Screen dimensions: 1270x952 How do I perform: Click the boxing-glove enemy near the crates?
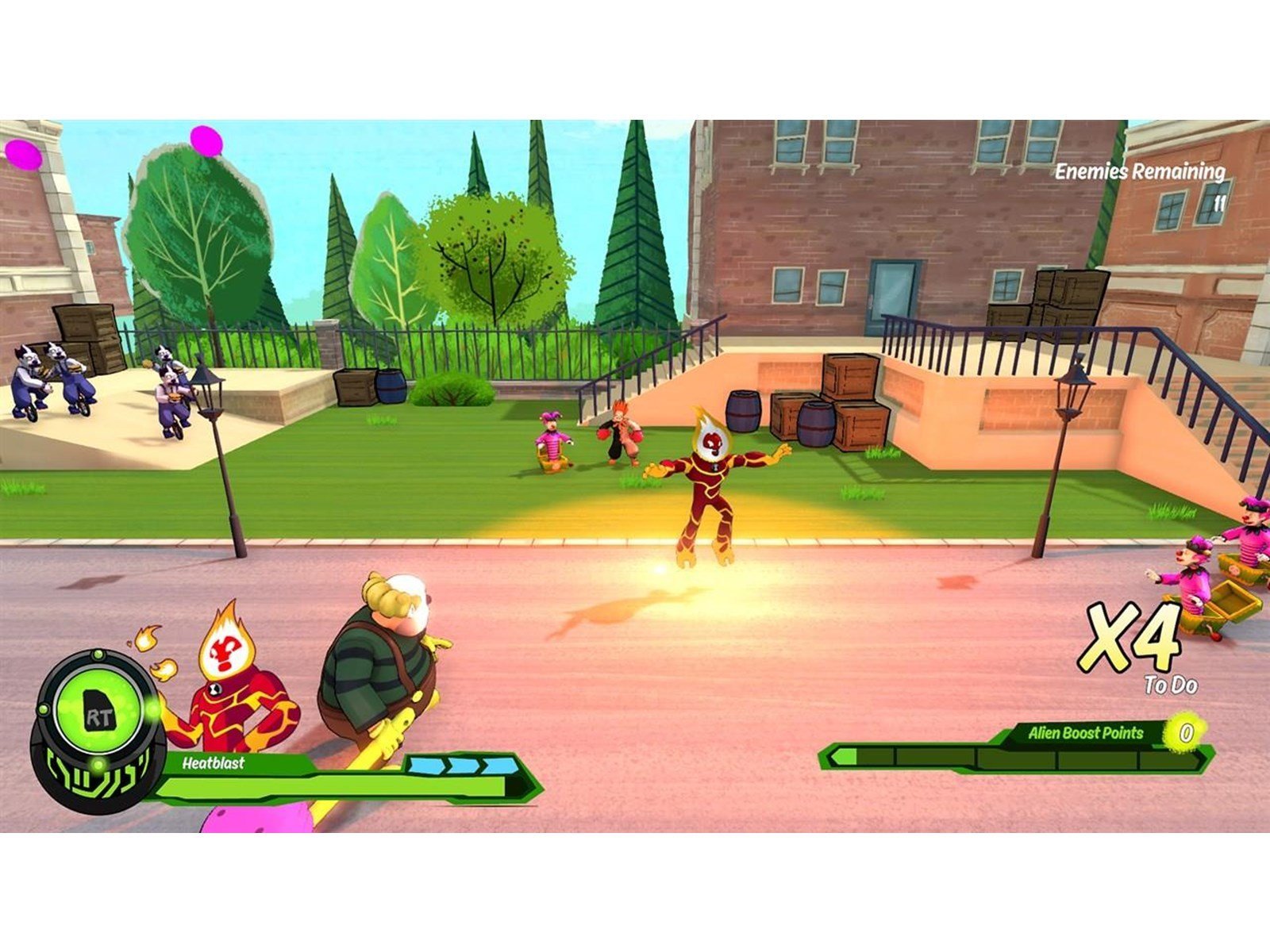(622, 432)
